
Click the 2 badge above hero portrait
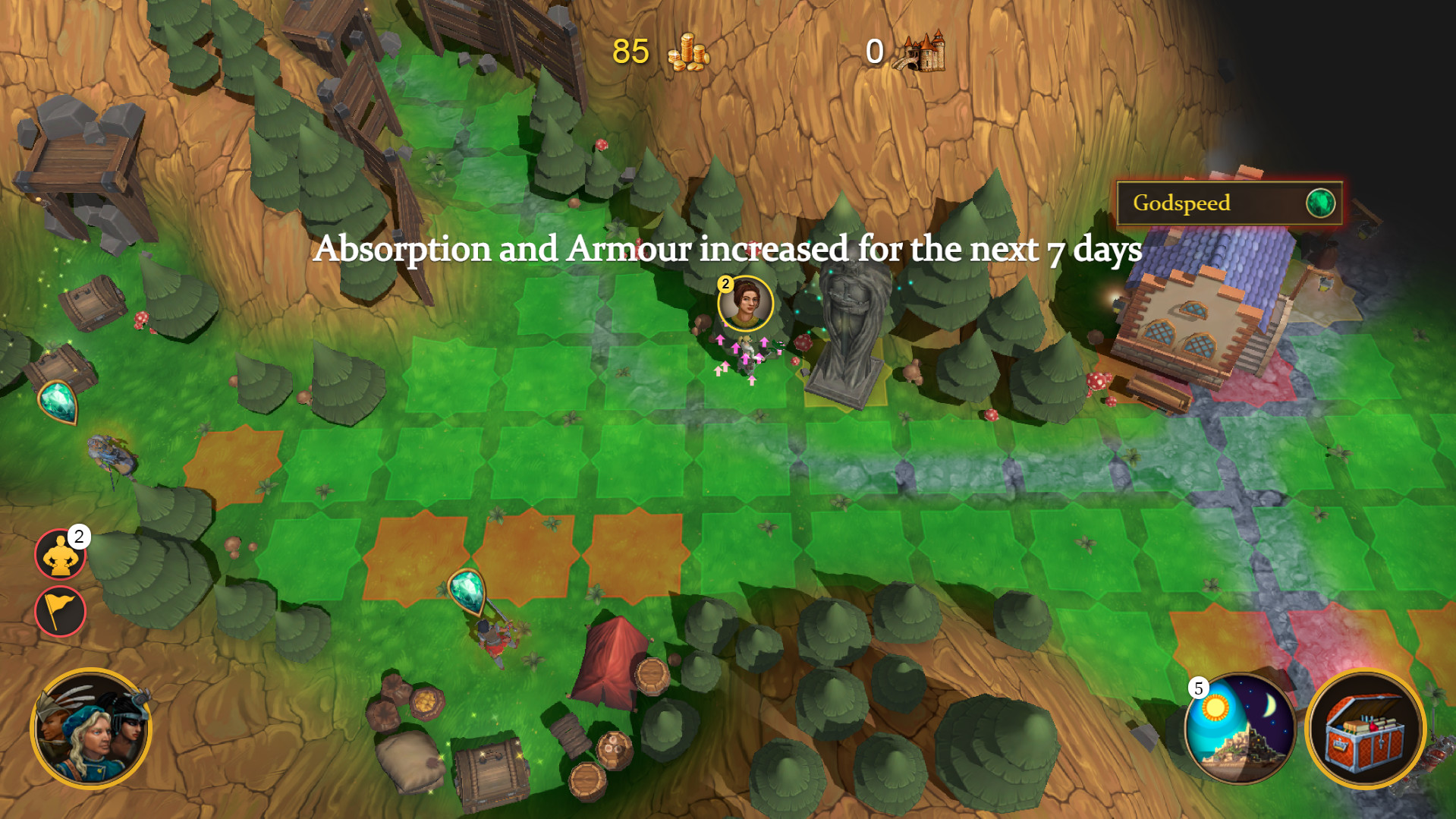click(x=726, y=285)
